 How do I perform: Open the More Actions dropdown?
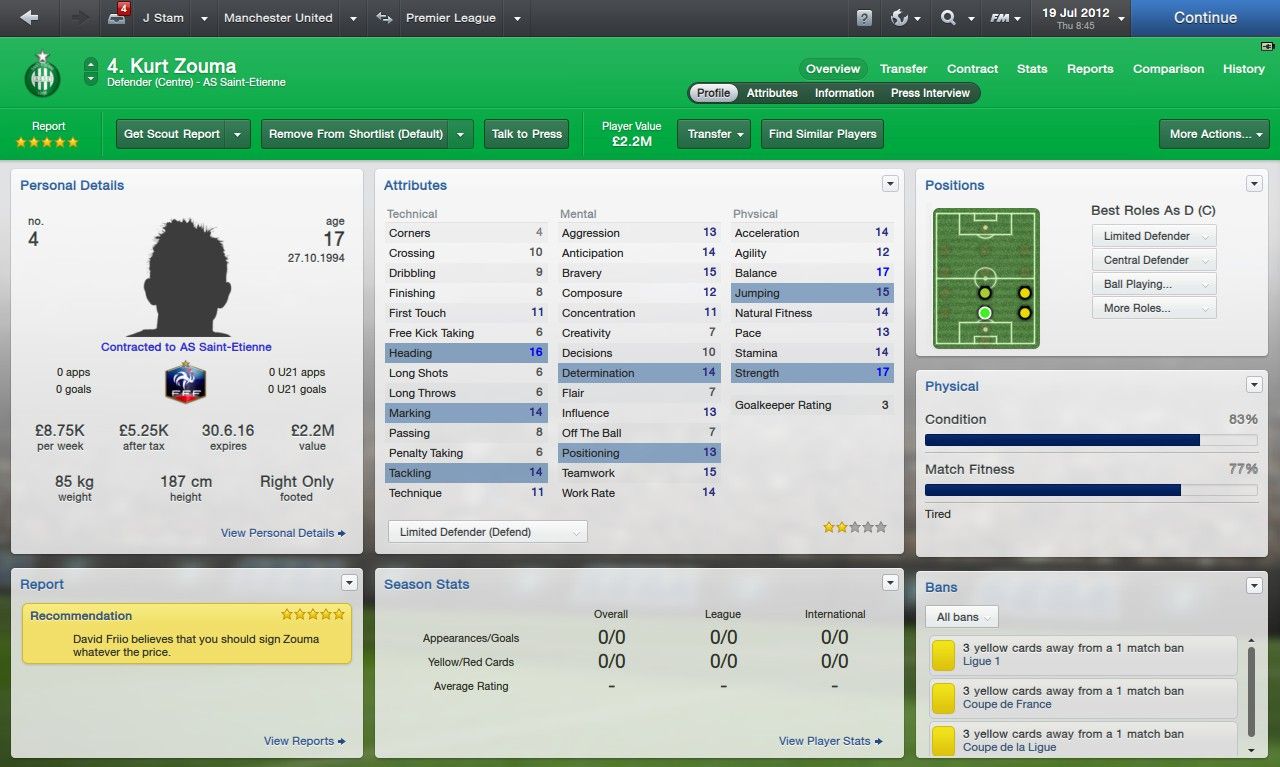click(x=1213, y=134)
